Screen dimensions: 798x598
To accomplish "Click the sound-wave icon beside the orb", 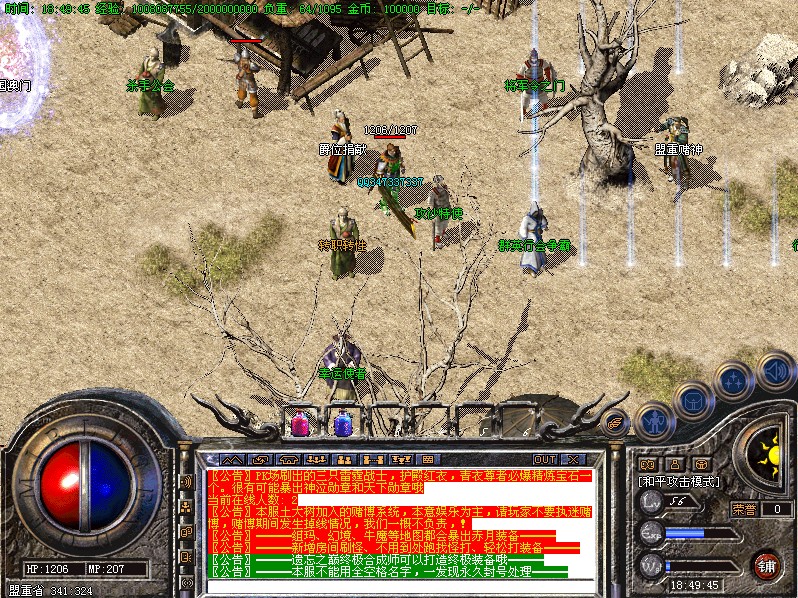I will point(187,482).
